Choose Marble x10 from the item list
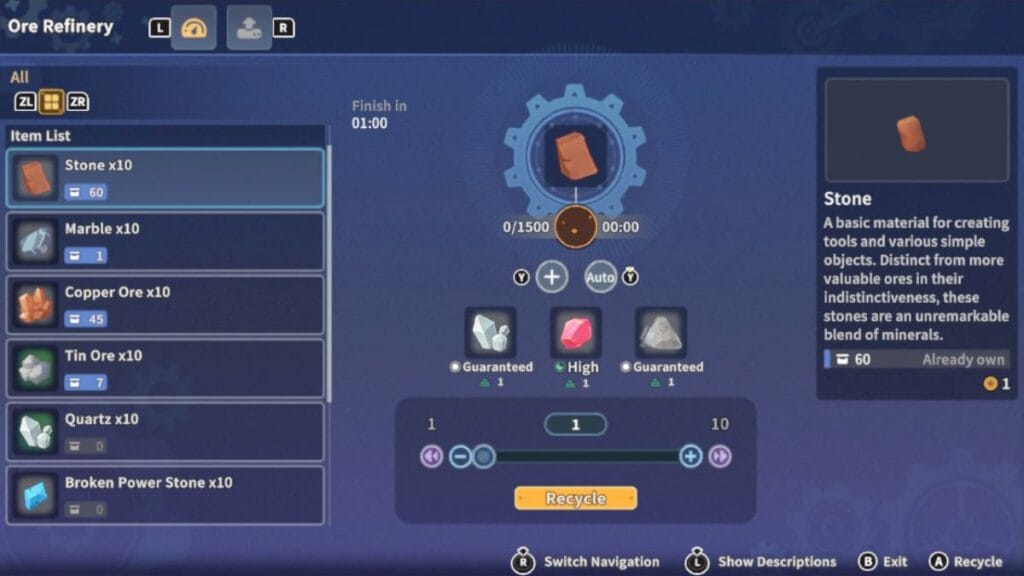The height and width of the screenshot is (576, 1024). coord(166,241)
